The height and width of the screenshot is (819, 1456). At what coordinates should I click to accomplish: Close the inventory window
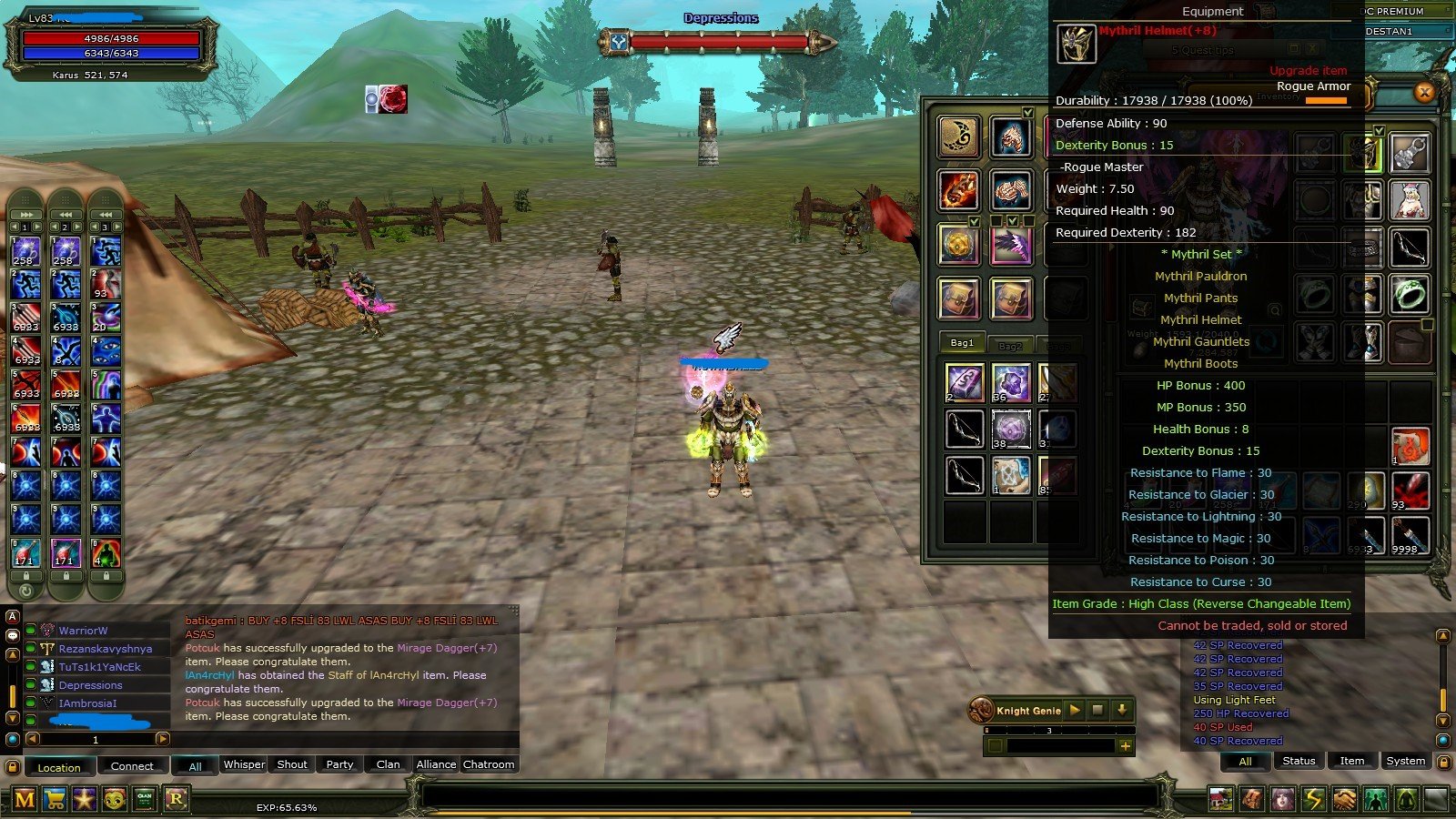coord(1424,92)
